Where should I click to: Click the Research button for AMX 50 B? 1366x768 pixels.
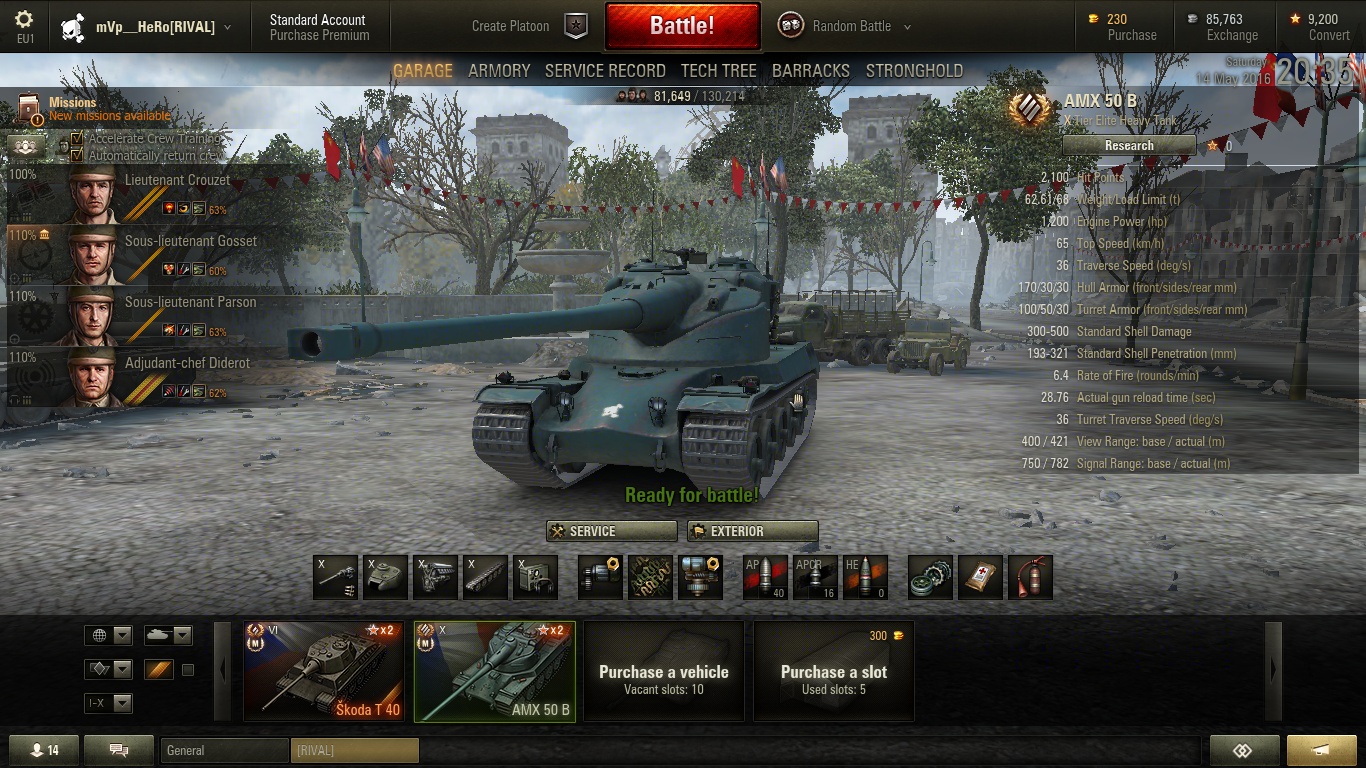coord(1129,146)
